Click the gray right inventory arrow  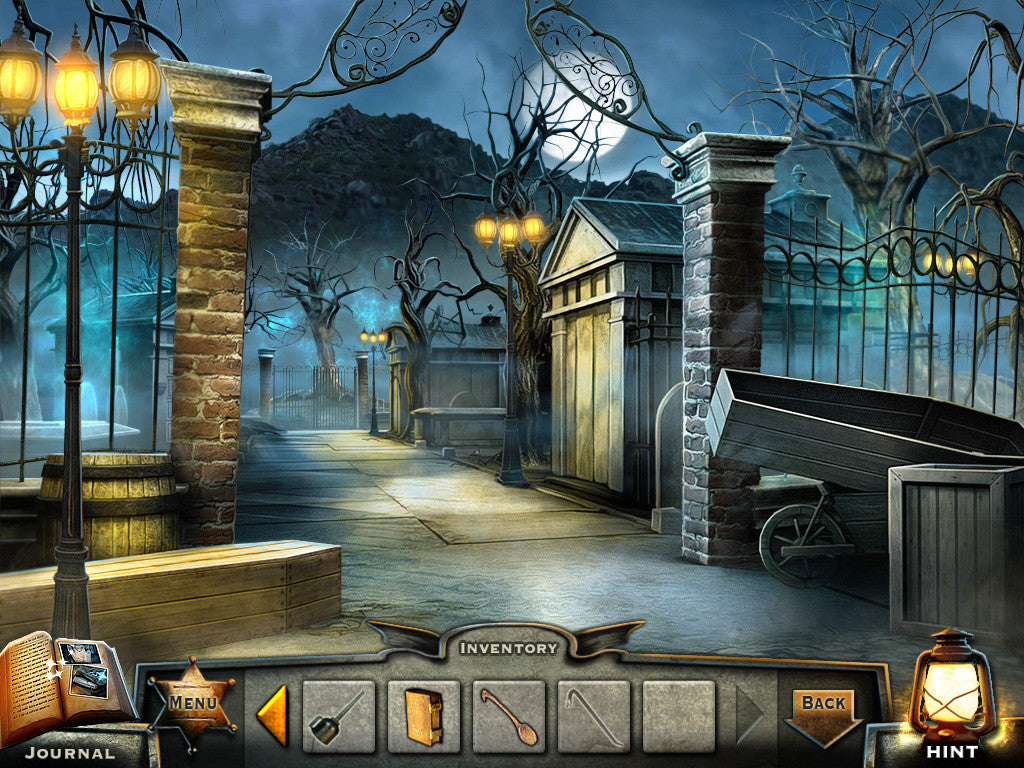pos(749,716)
